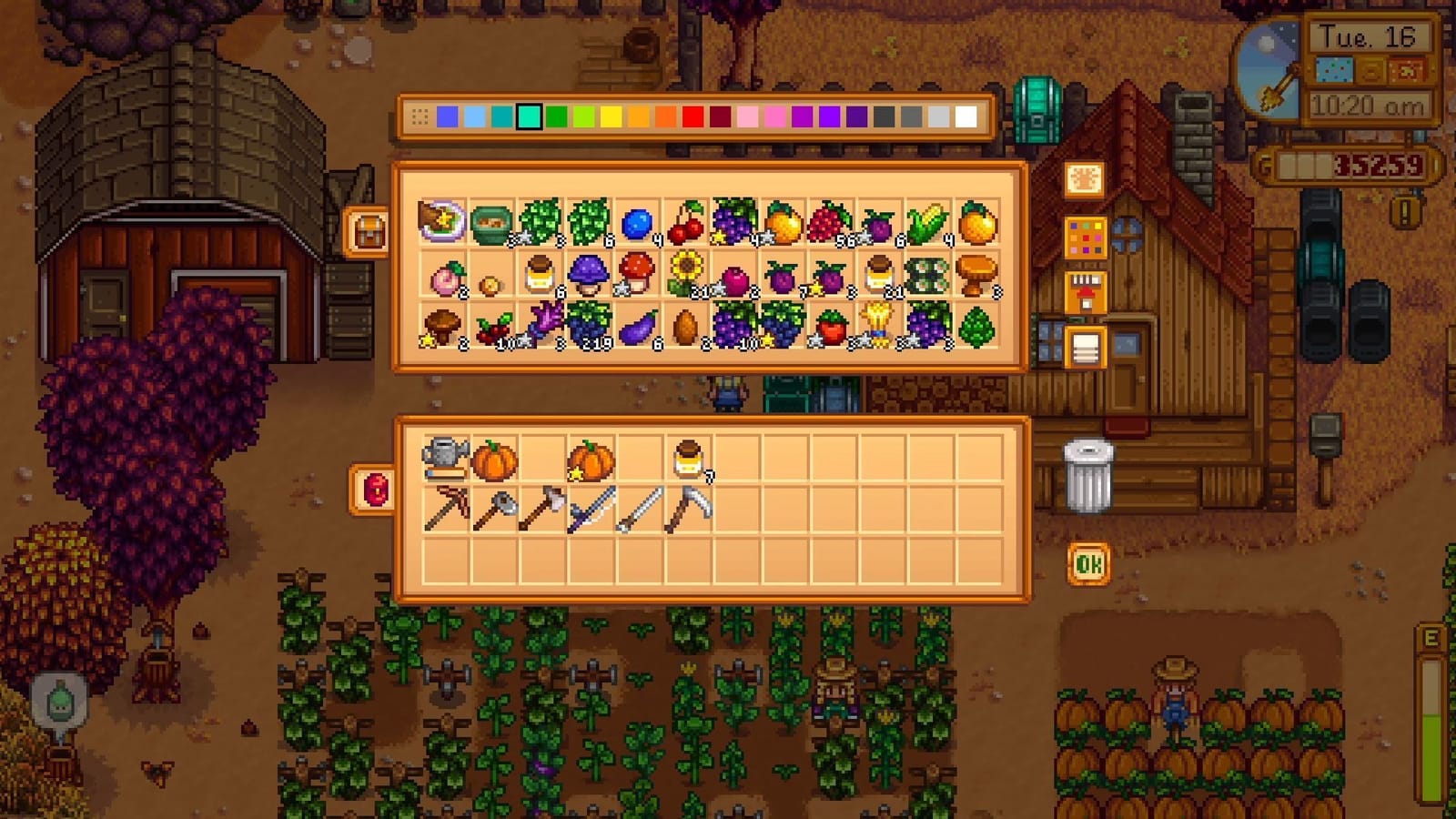1456x819 pixels.
Task: Select the blank swatch to reset chest color
Action: [419, 117]
